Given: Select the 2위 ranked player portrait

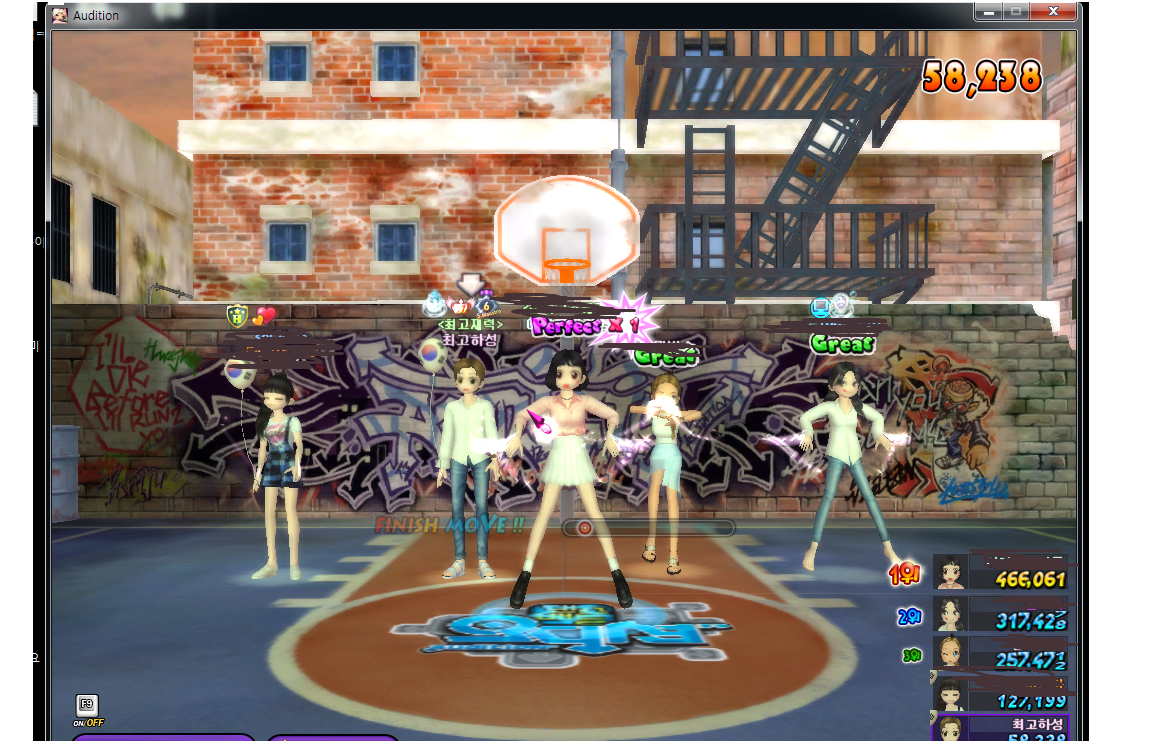Looking at the screenshot, I should coord(949,614).
